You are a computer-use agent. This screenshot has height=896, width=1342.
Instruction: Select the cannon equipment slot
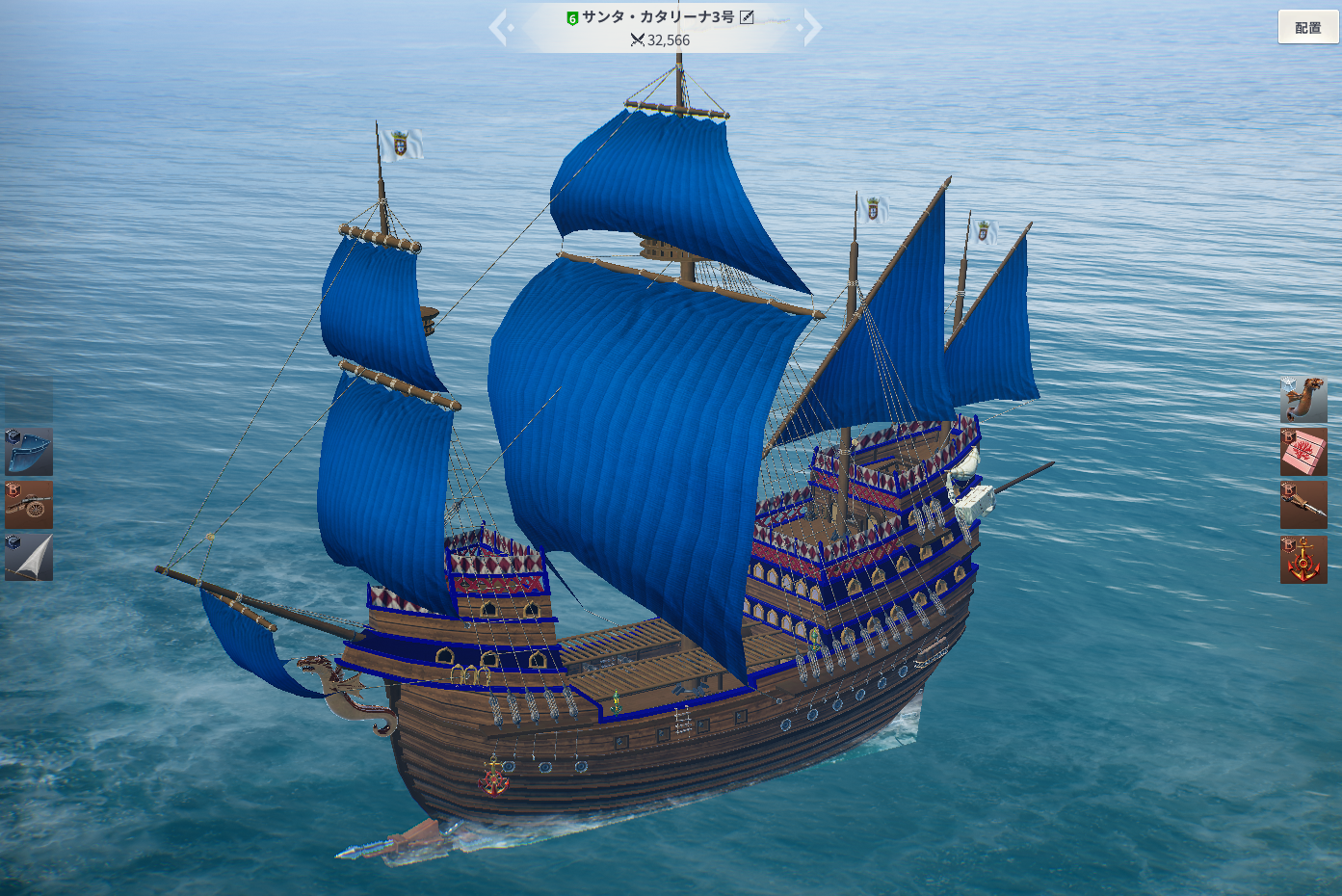29,505
